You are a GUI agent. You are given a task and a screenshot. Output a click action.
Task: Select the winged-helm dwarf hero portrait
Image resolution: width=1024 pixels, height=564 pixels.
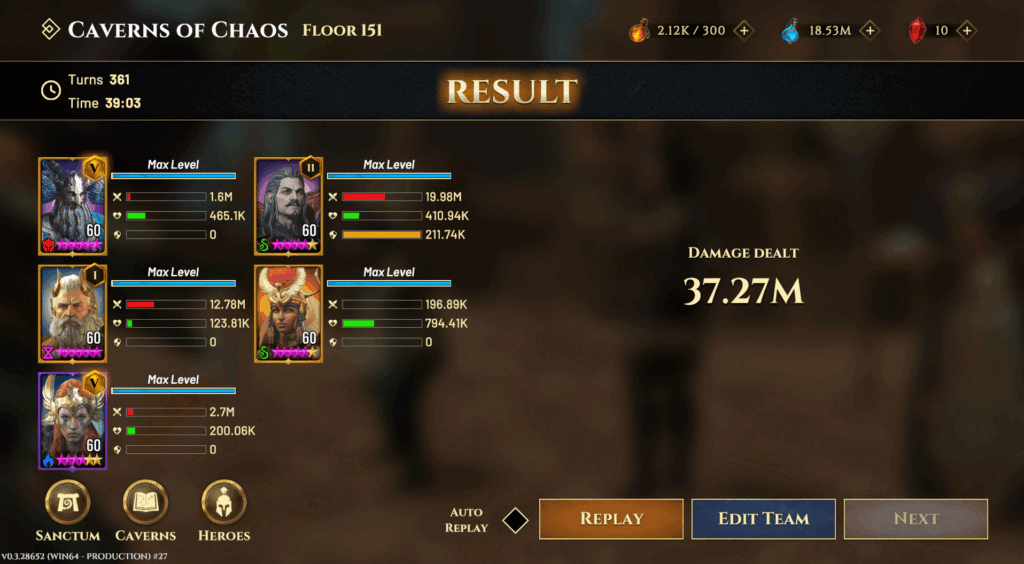click(x=72, y=206)
